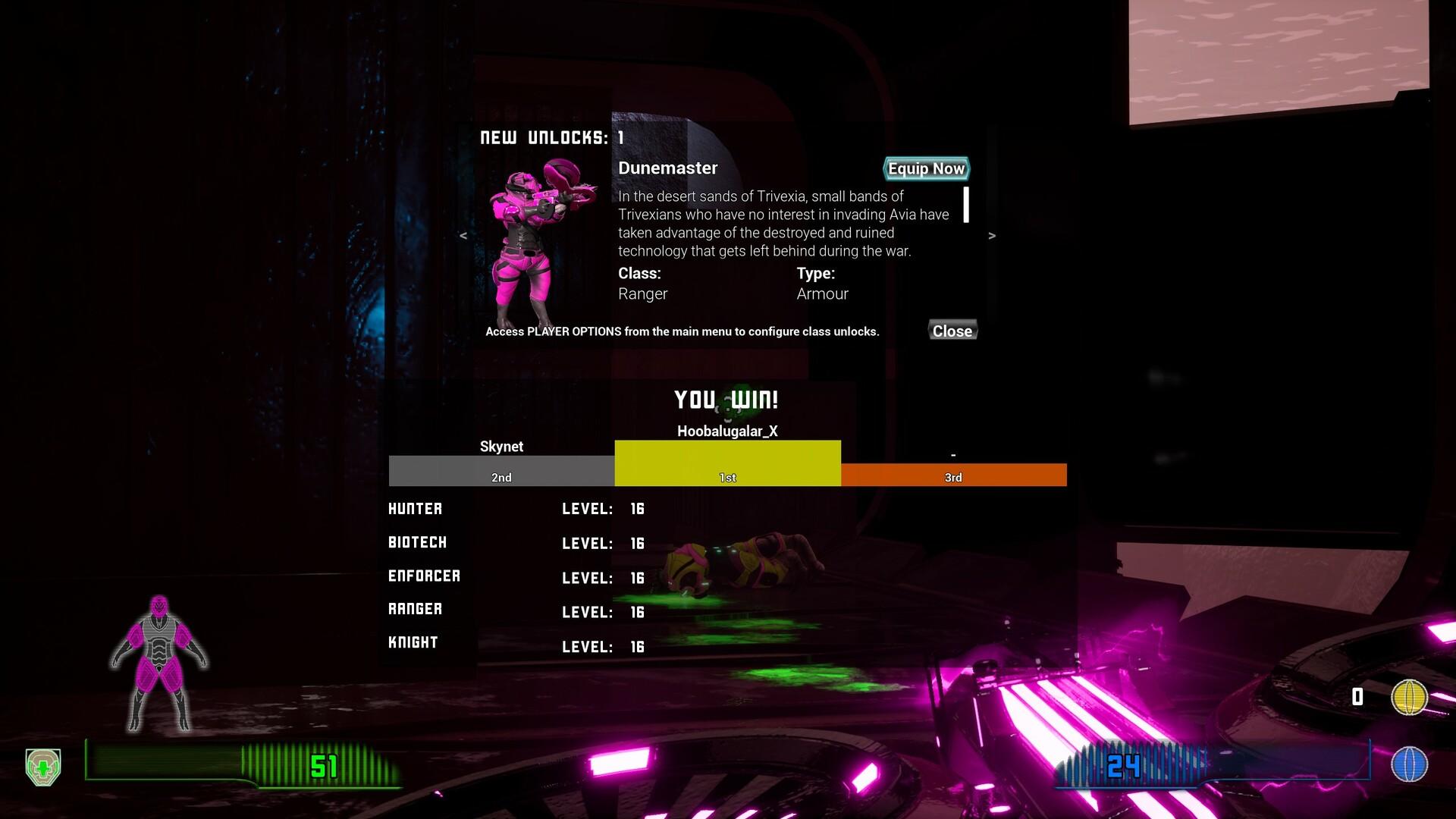Click the description scrollbar handle
Viewport: 1456px width, 819px height.
(965, 206)
